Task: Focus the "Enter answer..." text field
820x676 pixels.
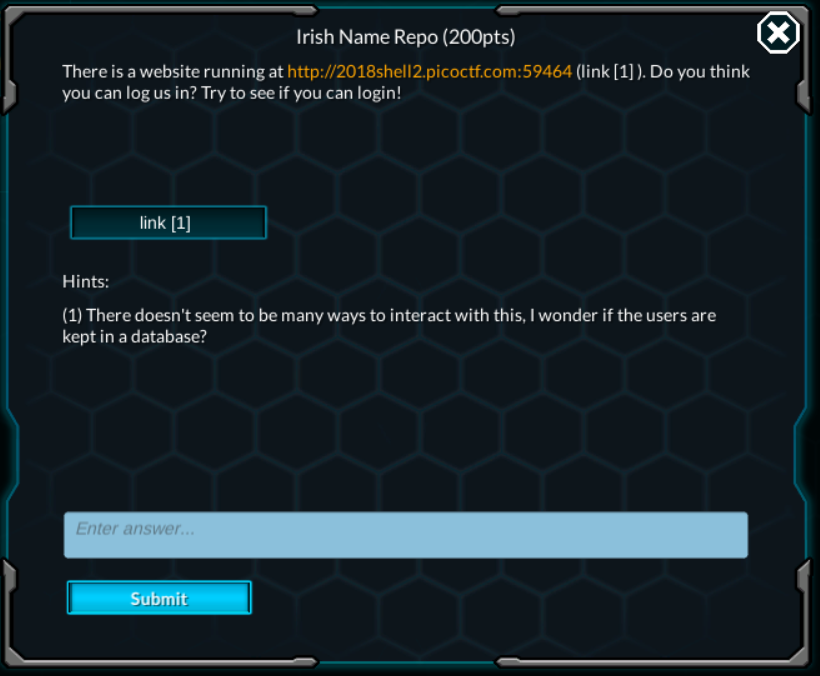Action: coord(405,535)
